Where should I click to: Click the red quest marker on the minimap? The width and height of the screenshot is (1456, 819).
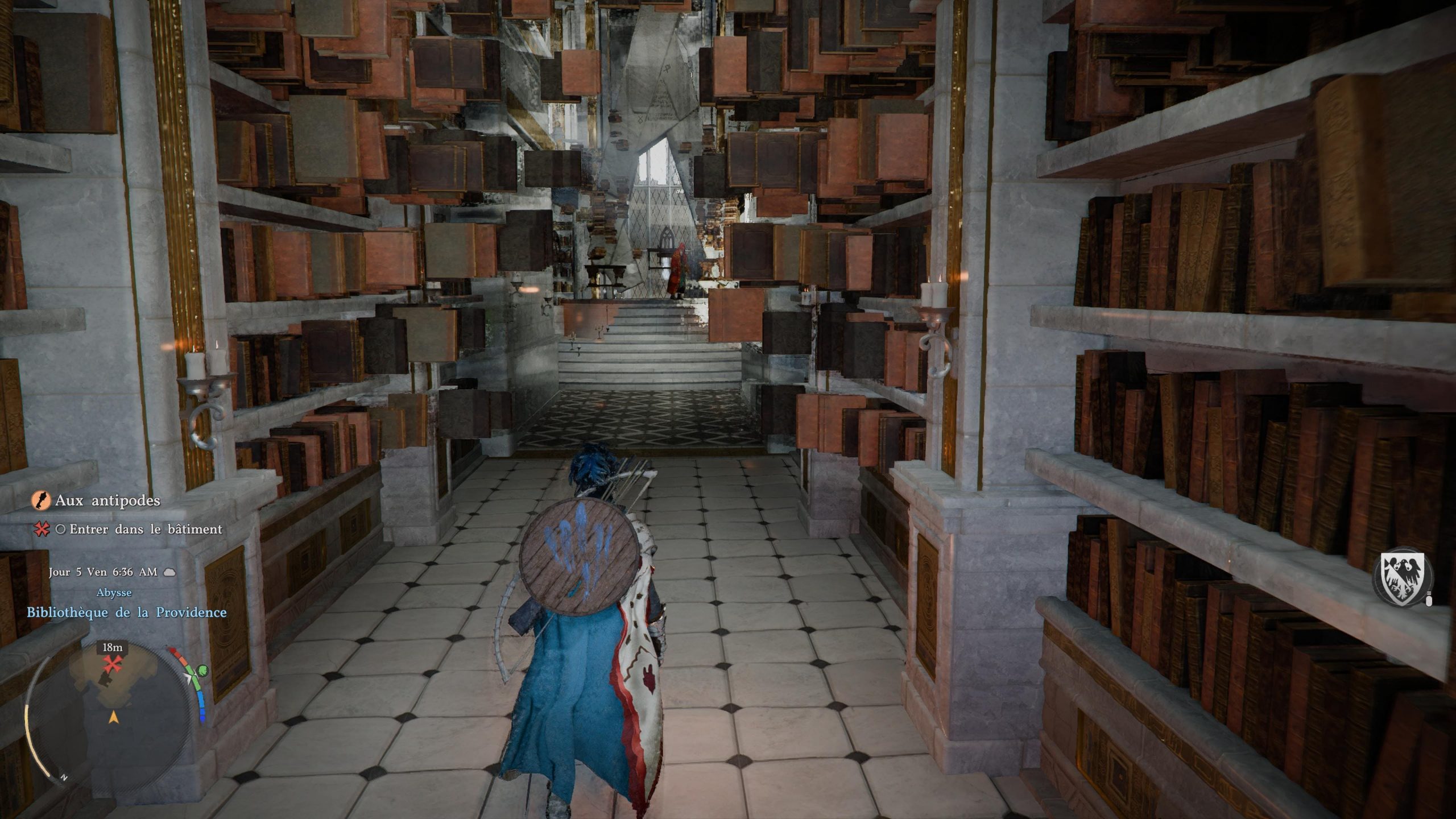point(112,663)
